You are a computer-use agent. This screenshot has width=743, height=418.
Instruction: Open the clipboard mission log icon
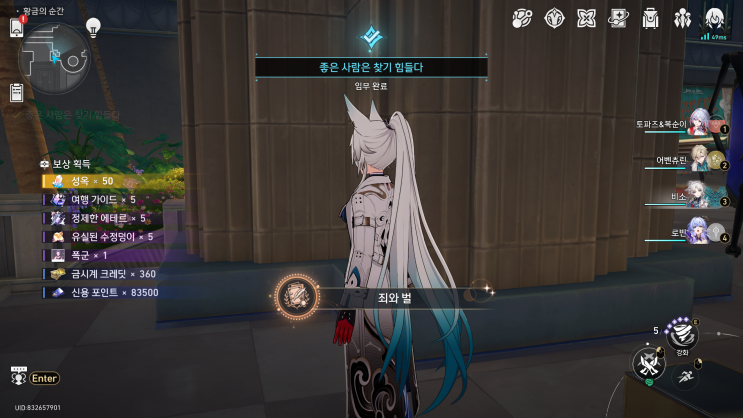tap(17, 93)
